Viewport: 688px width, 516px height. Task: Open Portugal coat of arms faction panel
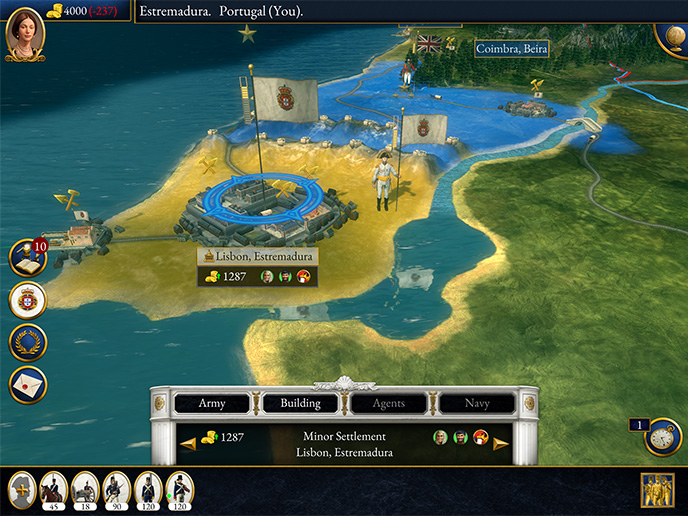coord(28,300)
